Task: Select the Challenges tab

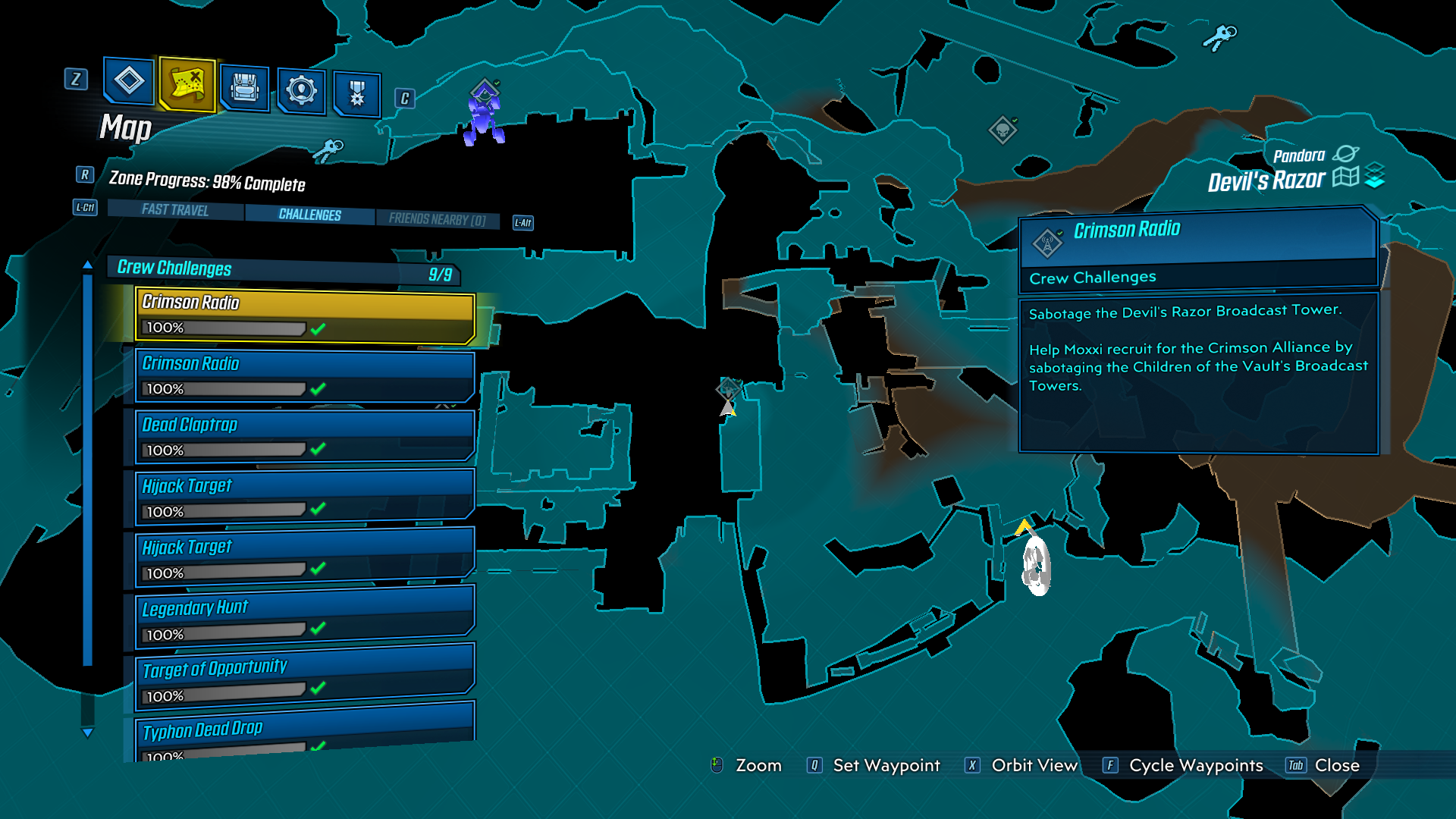Action: (309, 215)
